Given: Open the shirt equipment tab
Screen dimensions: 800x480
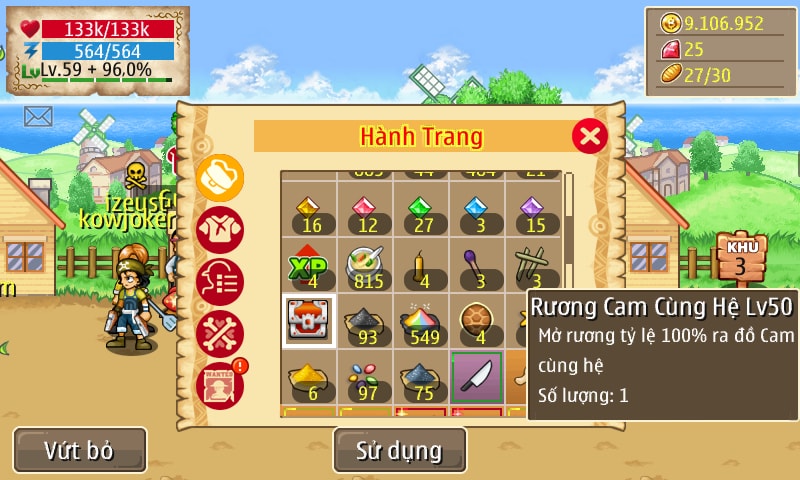Looking at the screenshot, I should pyautogui.click(x=219, y=229).
